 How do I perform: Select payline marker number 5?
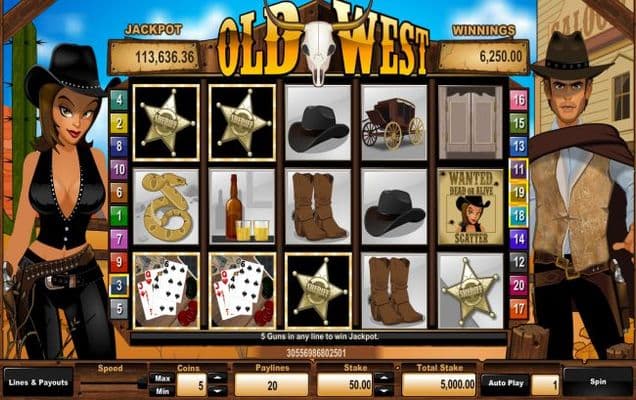click(118, 308)
